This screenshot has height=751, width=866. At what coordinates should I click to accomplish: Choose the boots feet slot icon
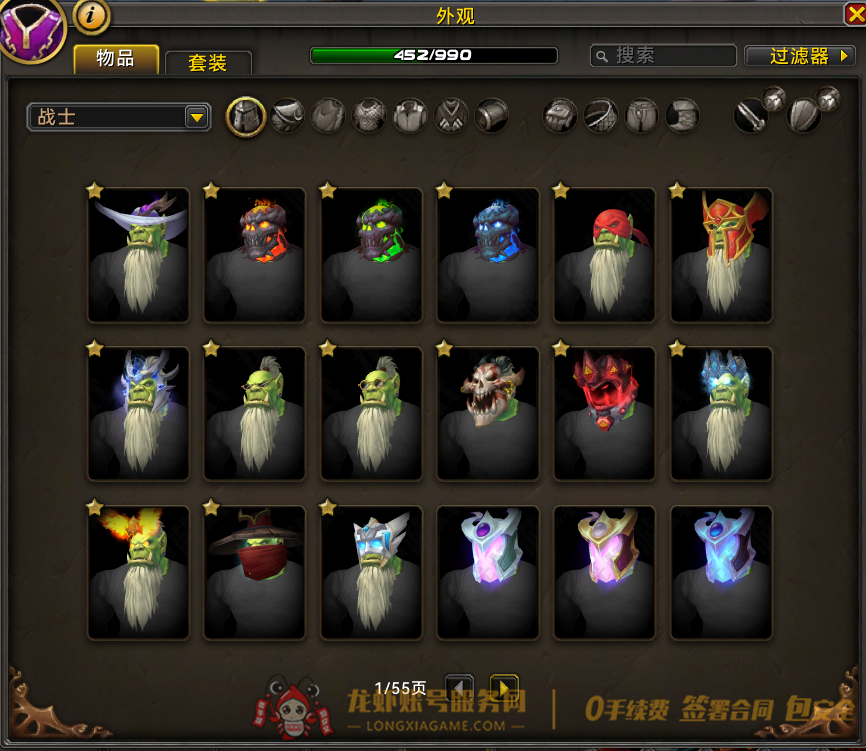682,116
